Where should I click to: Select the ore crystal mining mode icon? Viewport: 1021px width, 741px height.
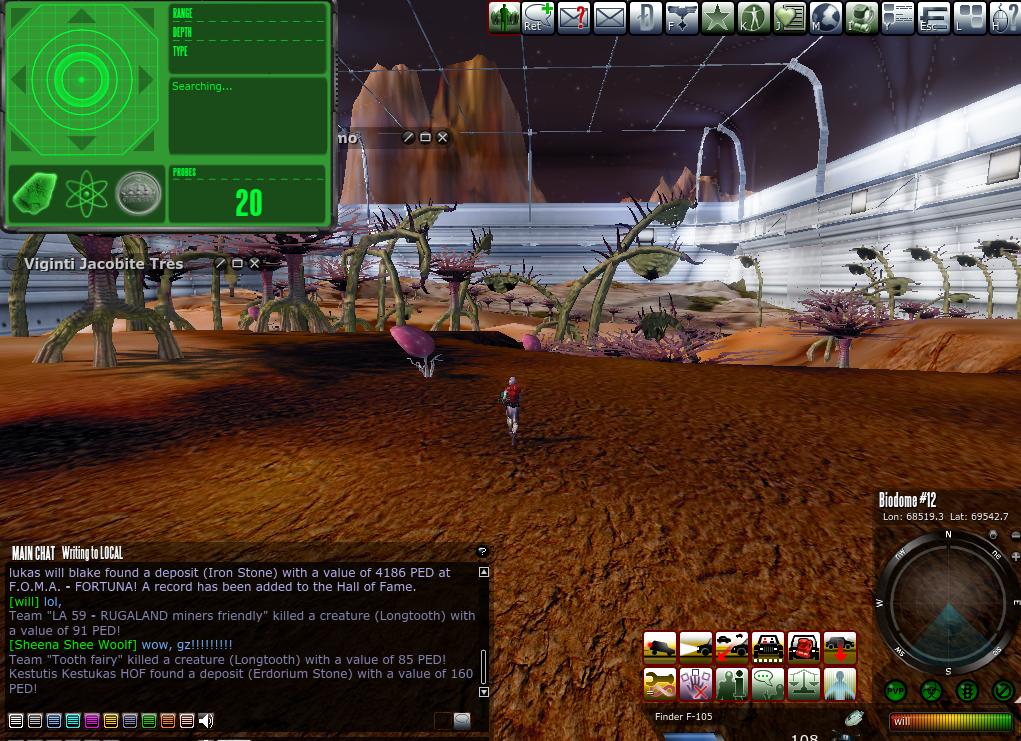[36, 194]
